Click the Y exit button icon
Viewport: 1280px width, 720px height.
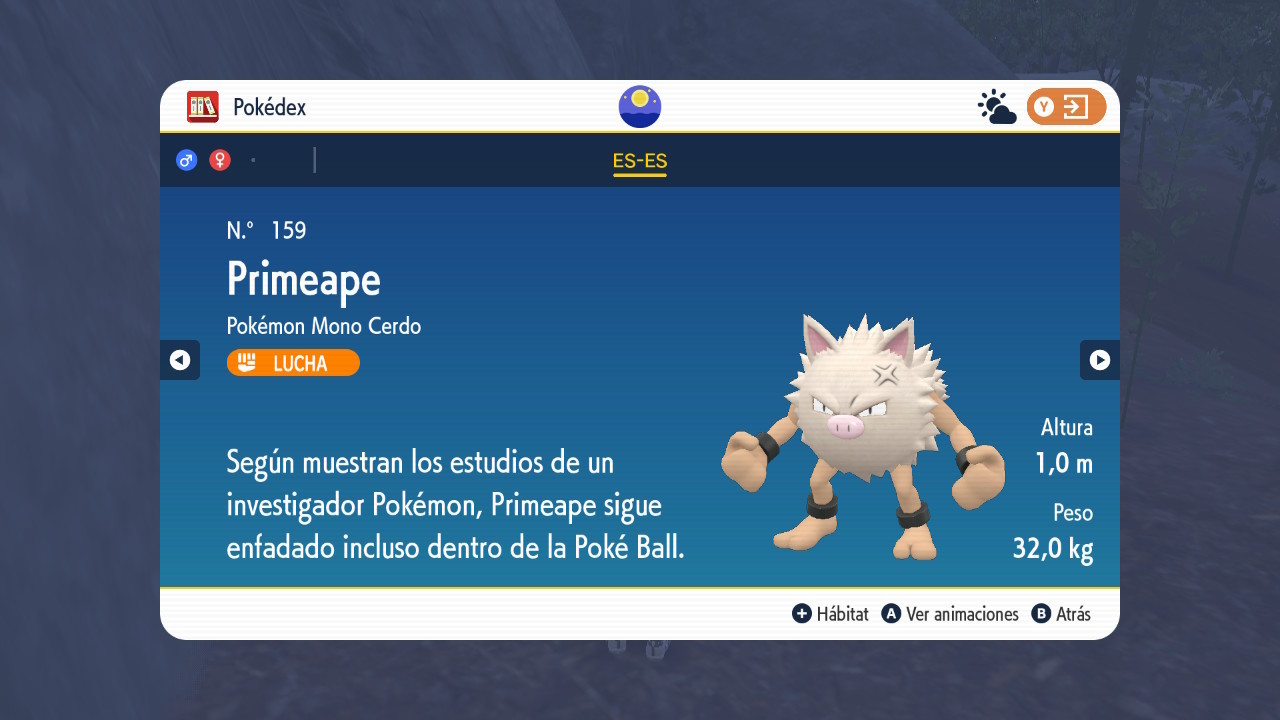coord(1066,106)
